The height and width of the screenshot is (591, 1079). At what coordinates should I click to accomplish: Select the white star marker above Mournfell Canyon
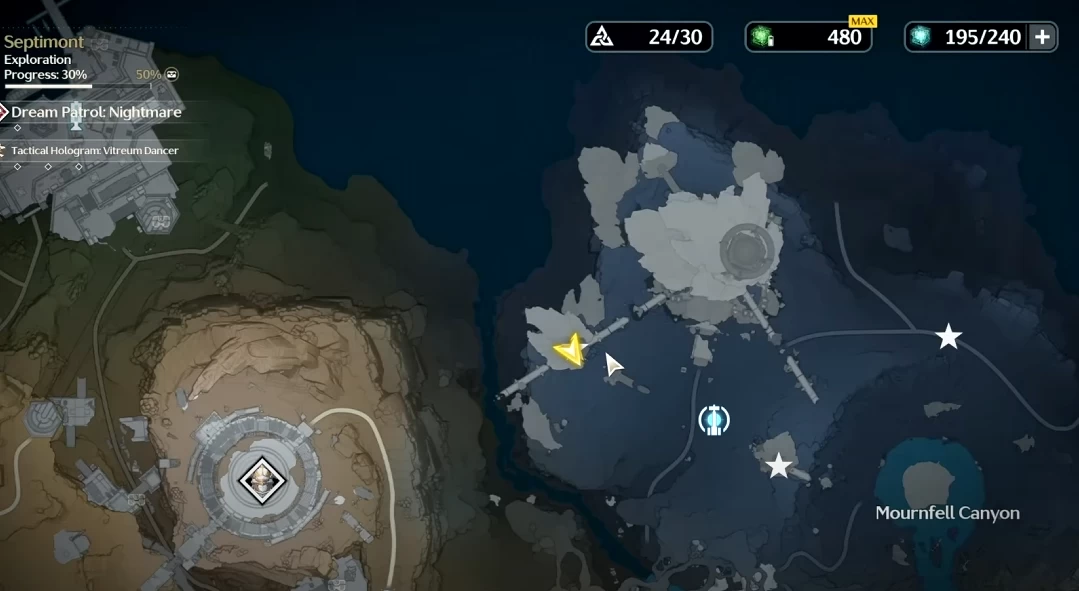pyautogui.click(x=778, y=465)
